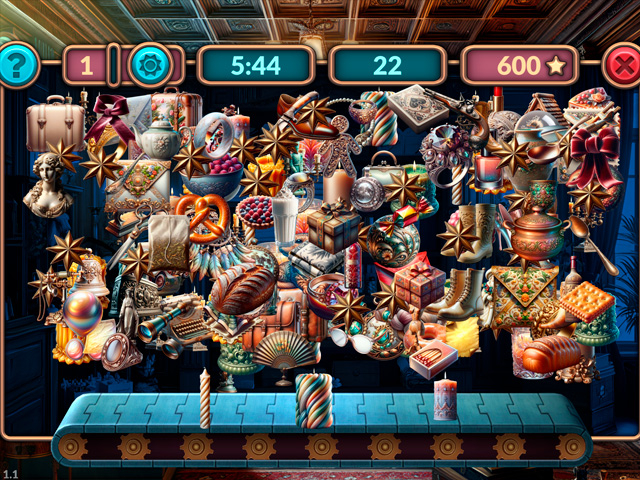Viewport: 640px width, 480px height.
Task: Pick the teal swirl candle on the conveyor
Action: [313, 400]
